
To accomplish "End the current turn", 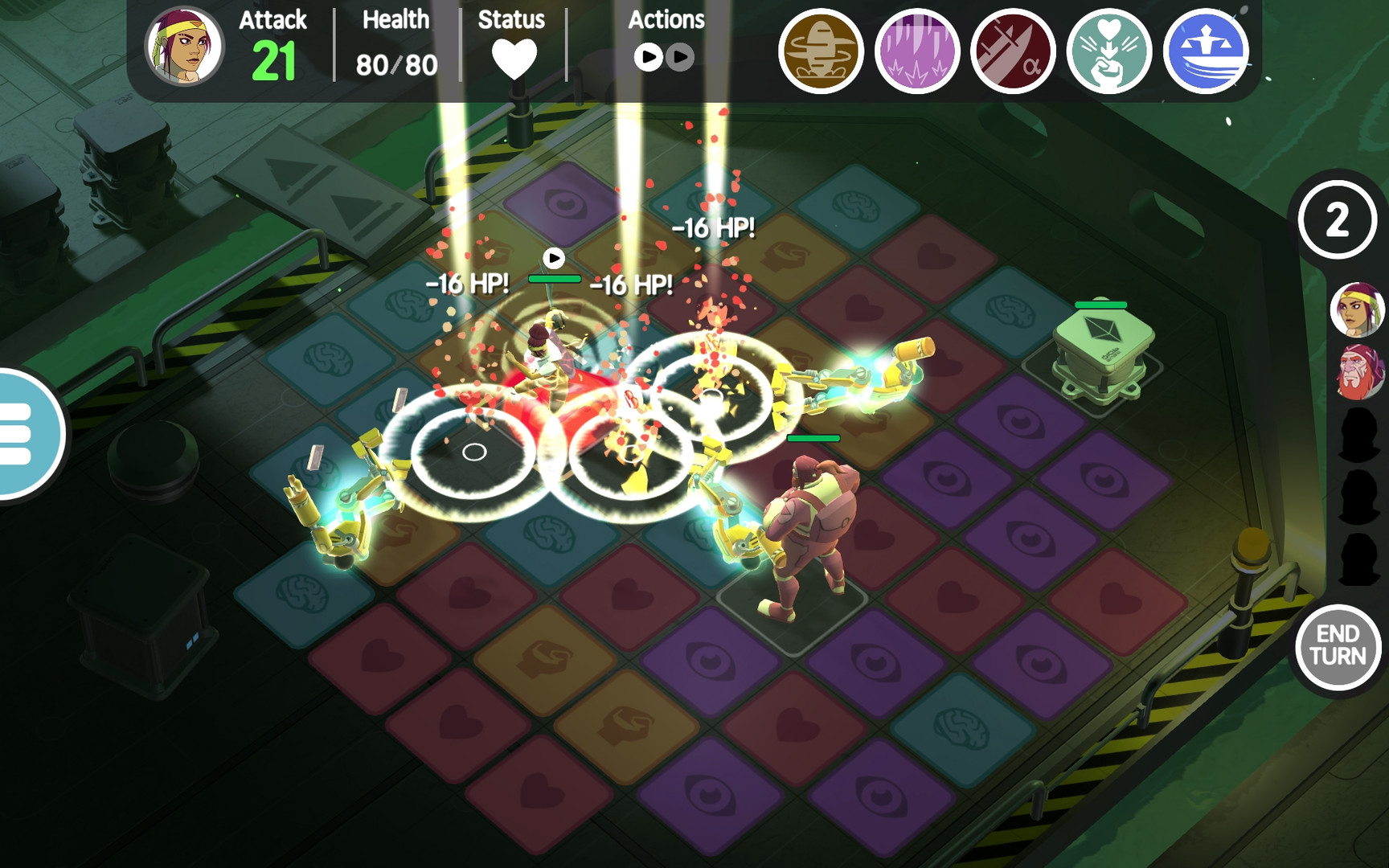I will coord(1338,645).
